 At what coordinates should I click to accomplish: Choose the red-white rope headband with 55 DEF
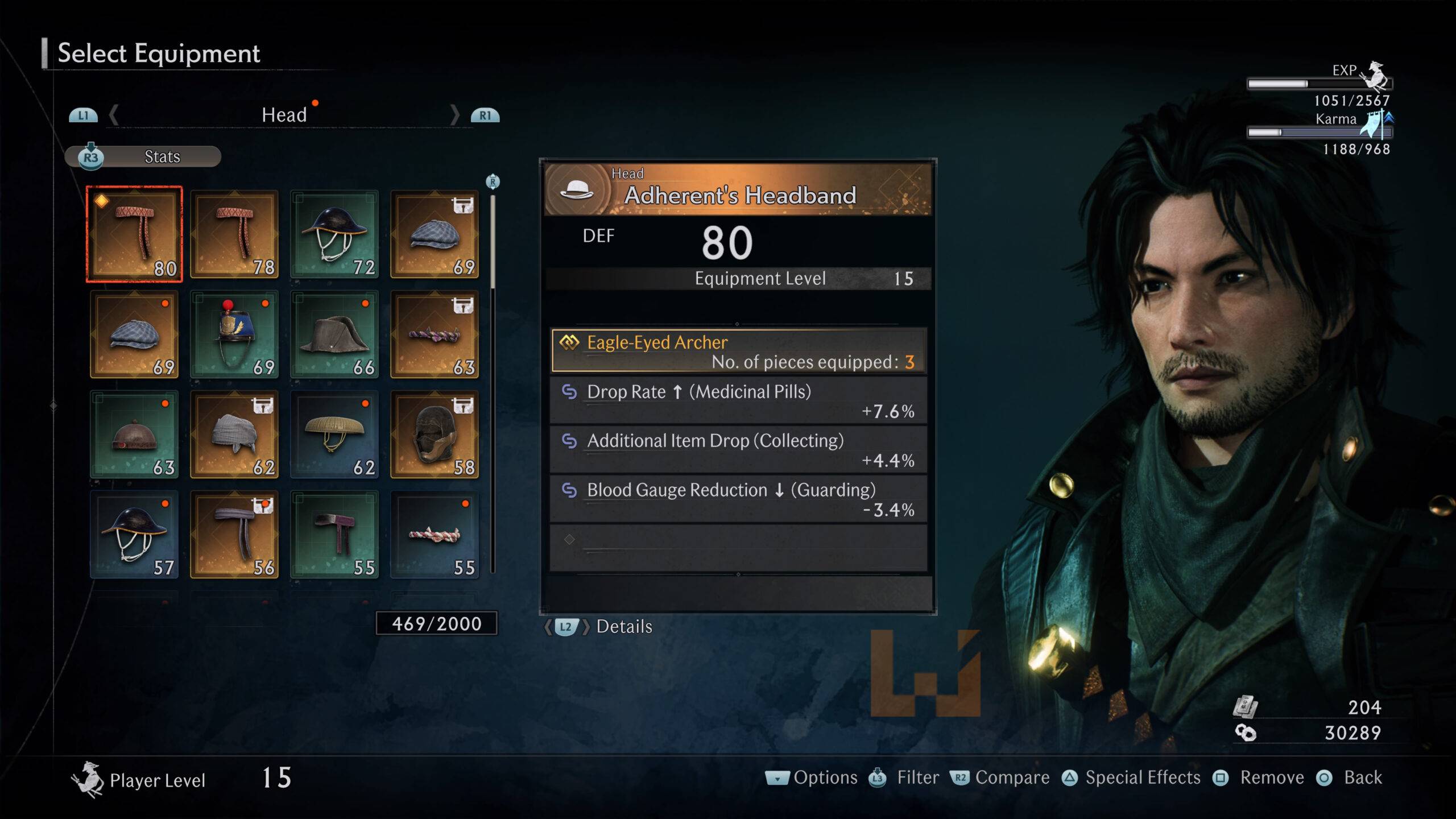pos(435,535)
